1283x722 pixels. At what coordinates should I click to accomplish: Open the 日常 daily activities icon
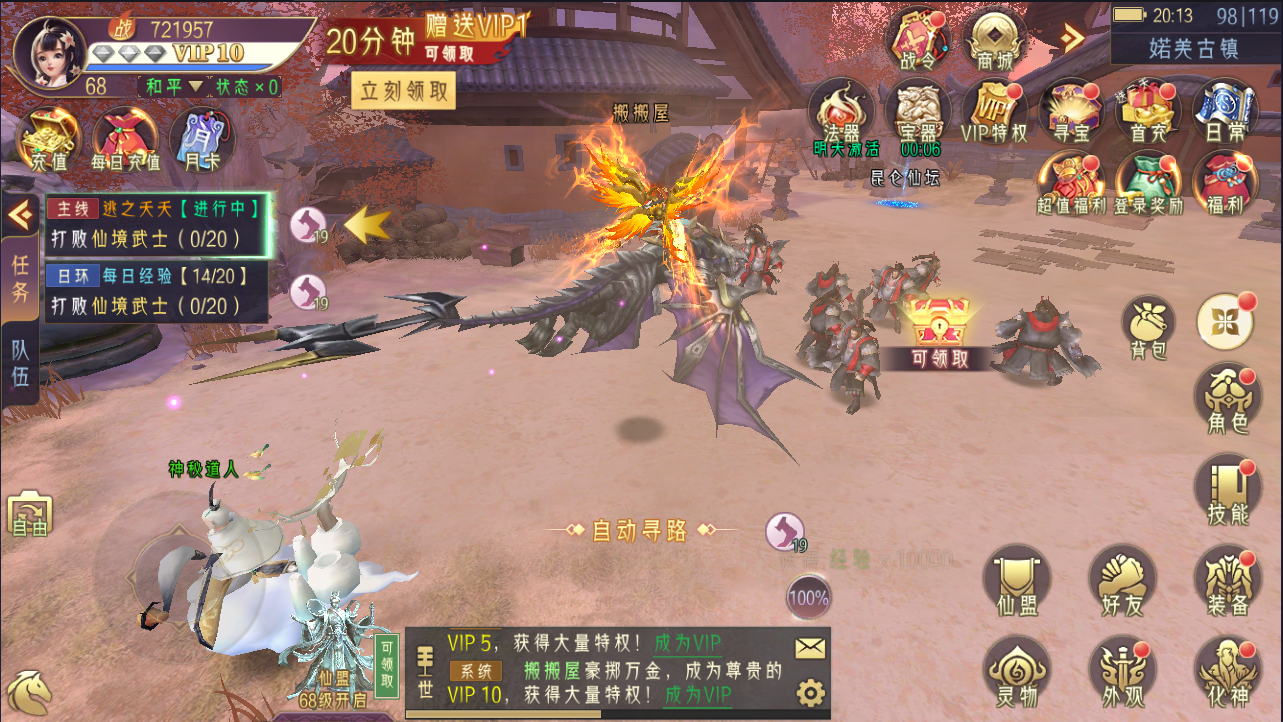1224,109
